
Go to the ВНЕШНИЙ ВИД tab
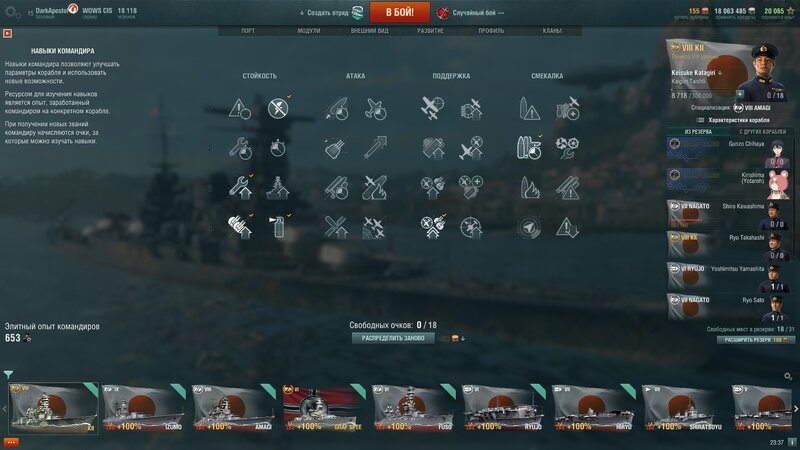(x=370, y=31)
